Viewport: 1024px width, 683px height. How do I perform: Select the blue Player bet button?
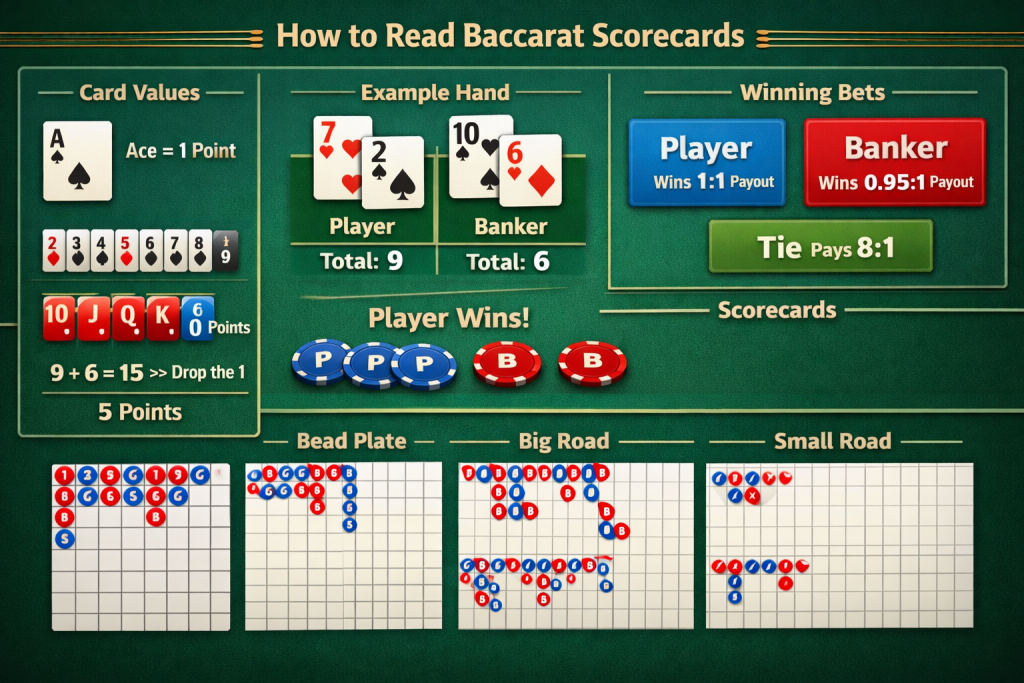[x=706, y=162]
